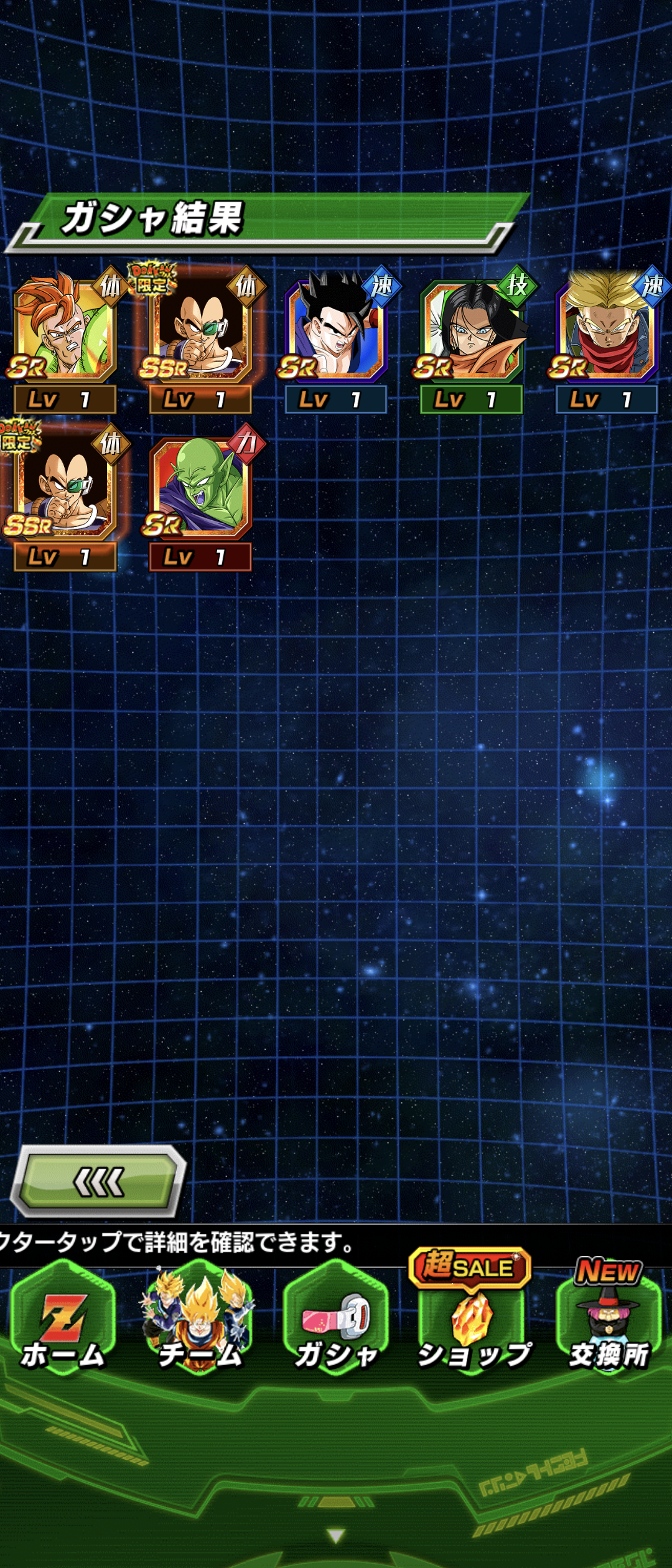Viewport: 672px width, 1568px height.
Task: Open Android 16 SR card details
Action: click(x=65, y=330)
